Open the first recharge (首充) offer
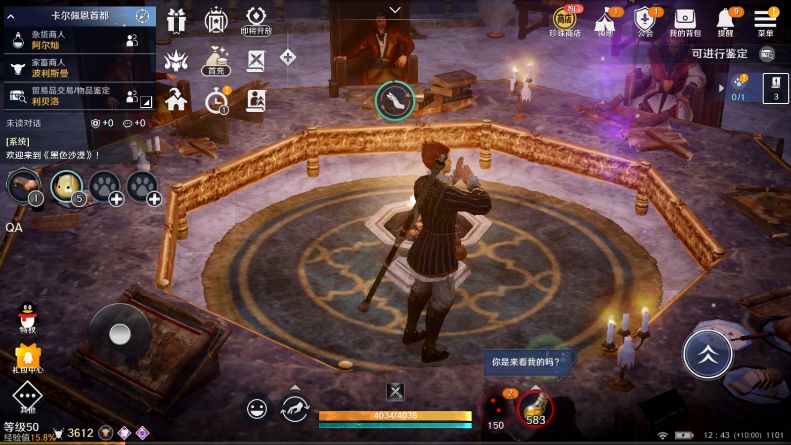The image size is (791, 445). [x=215, y=59]
